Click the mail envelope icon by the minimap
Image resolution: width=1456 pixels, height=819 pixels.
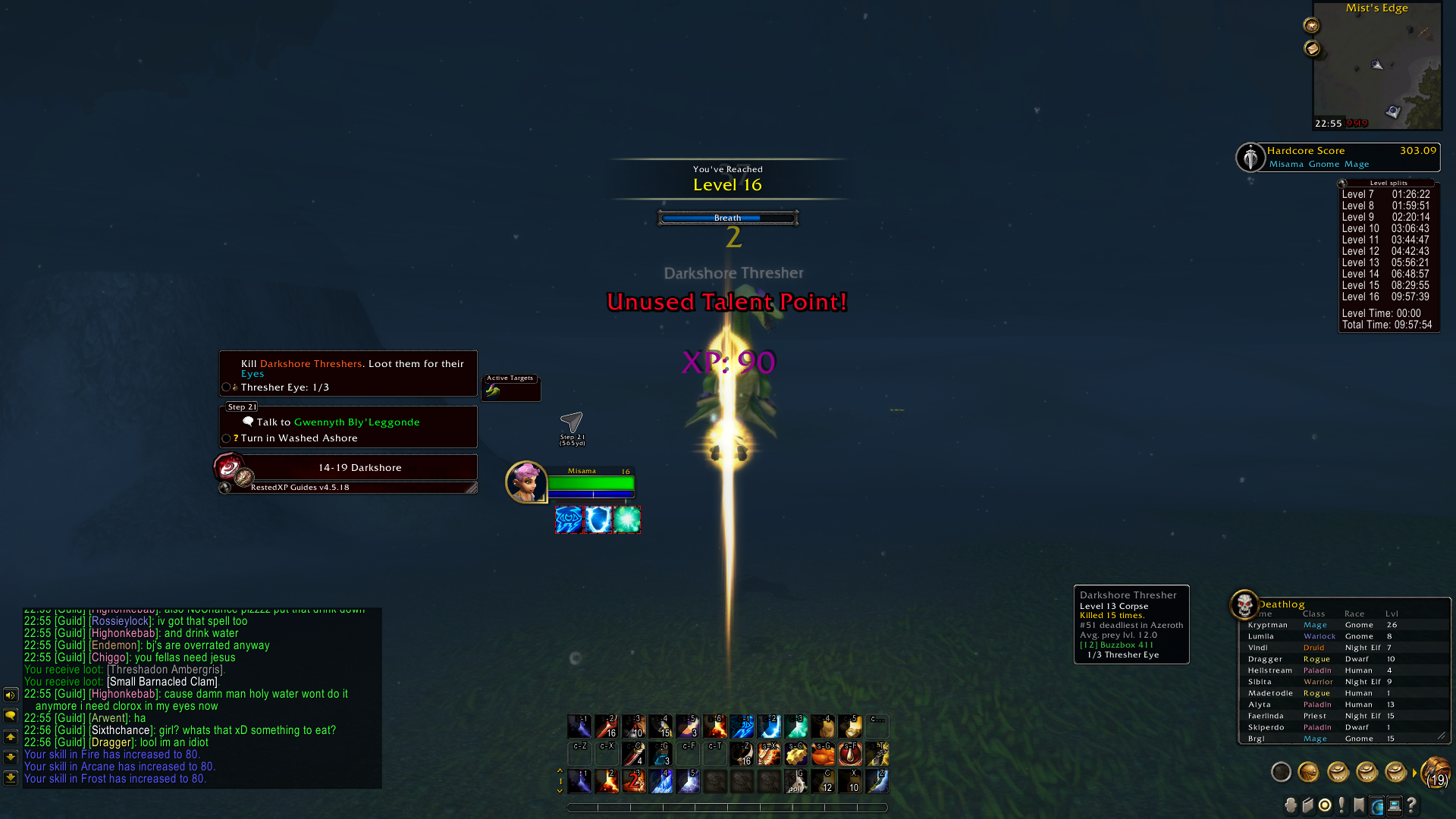point(1312,49)
